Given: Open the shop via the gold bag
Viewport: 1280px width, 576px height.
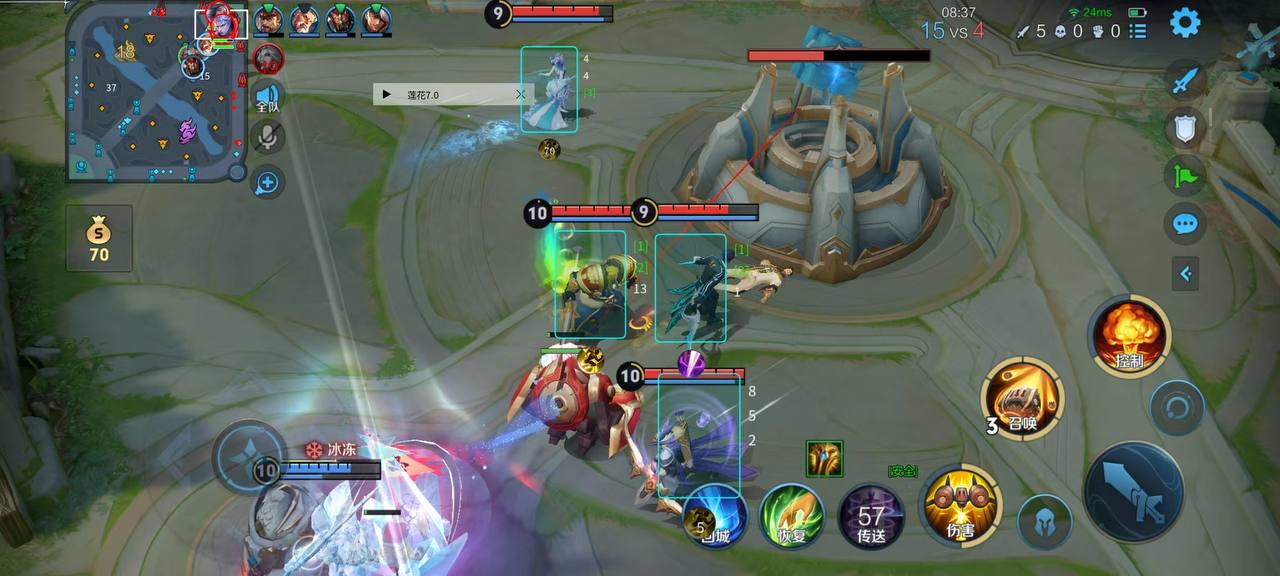Looking at the screenshot, I should [x=99, y=238].
